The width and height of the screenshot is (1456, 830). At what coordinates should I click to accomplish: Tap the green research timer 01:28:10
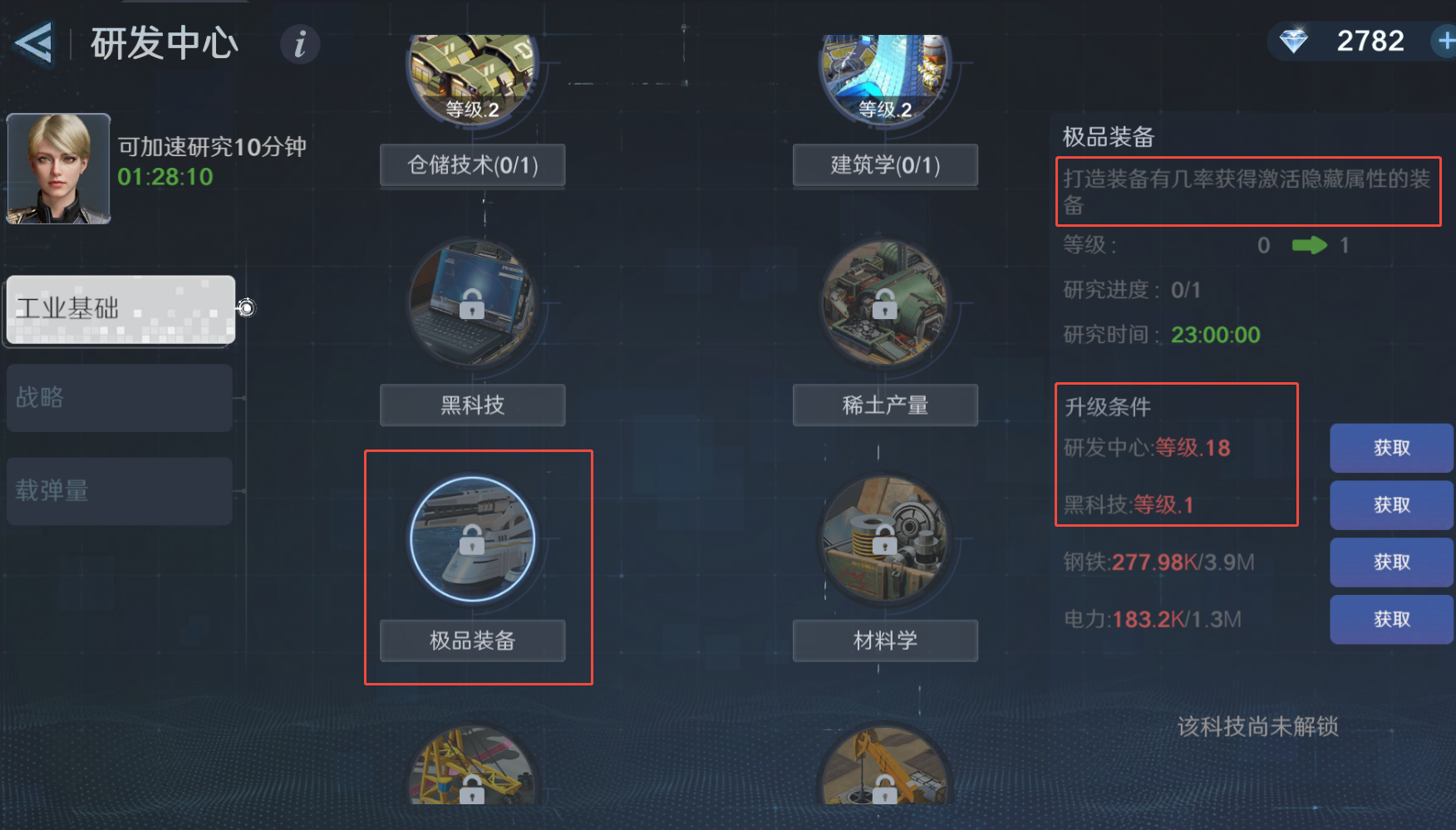pos(165,178)
